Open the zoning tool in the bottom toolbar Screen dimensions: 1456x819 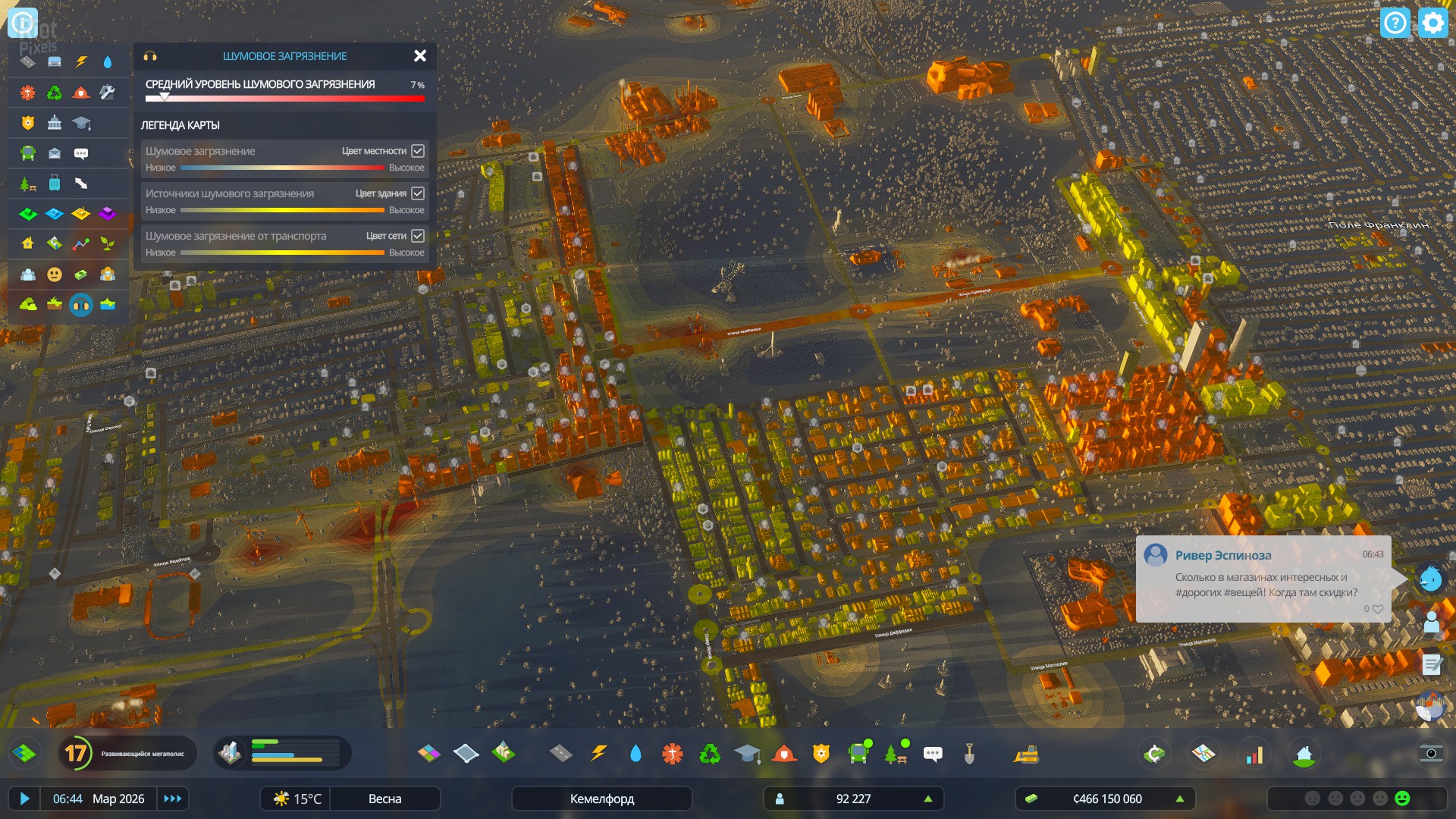428,753
